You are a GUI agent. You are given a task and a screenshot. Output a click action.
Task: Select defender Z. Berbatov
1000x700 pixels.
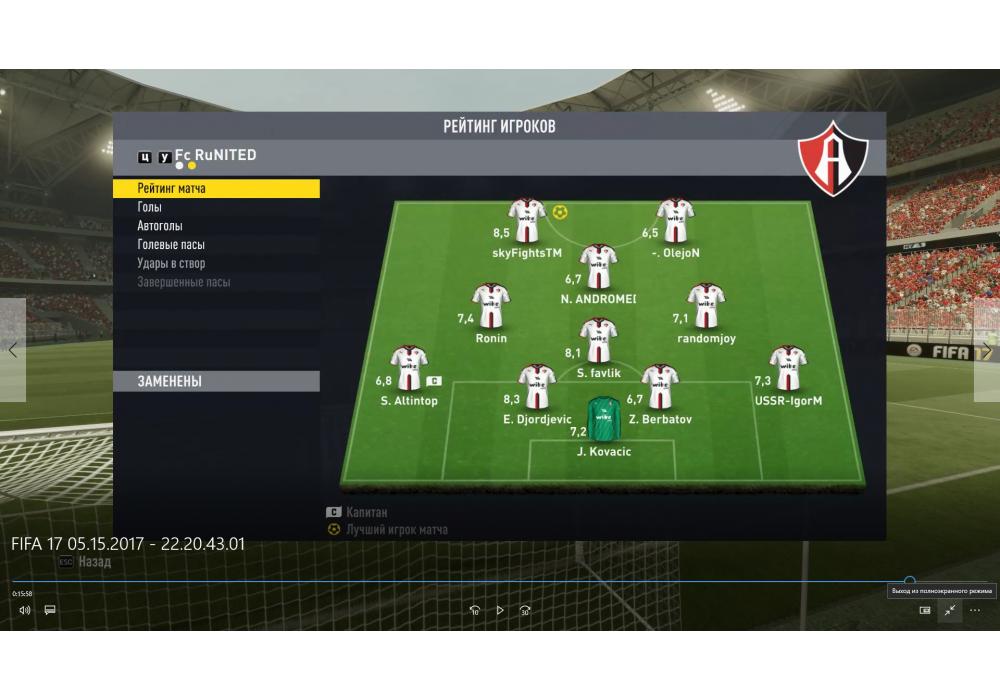660,387
